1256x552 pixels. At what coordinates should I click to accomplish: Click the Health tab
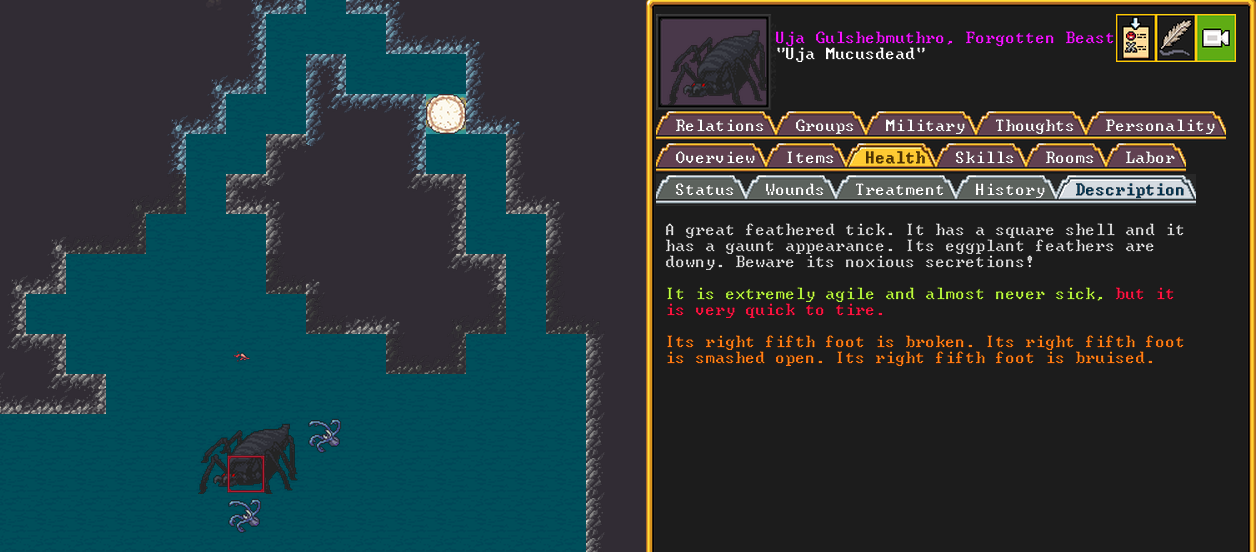click(x=894, y=157)
